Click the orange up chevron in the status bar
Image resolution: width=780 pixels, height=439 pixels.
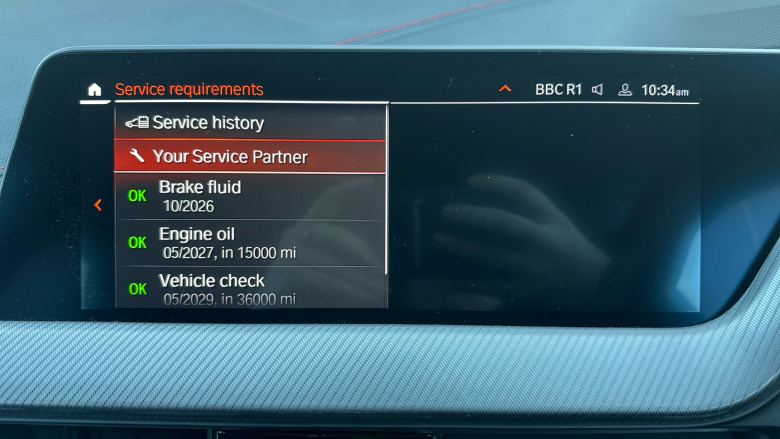coord(505,90)
